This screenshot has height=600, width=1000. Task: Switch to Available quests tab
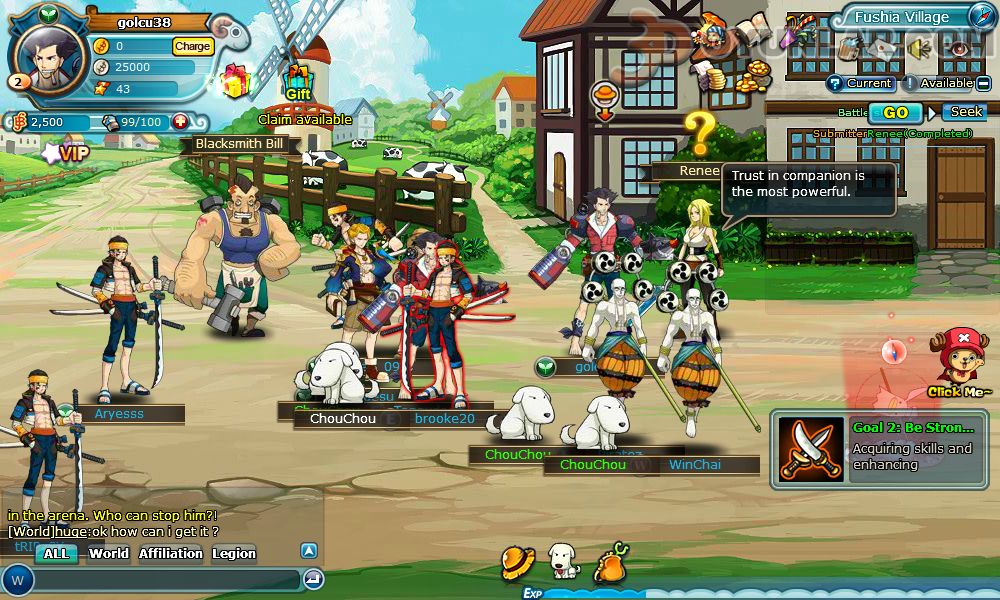click(x=938, y=83)
